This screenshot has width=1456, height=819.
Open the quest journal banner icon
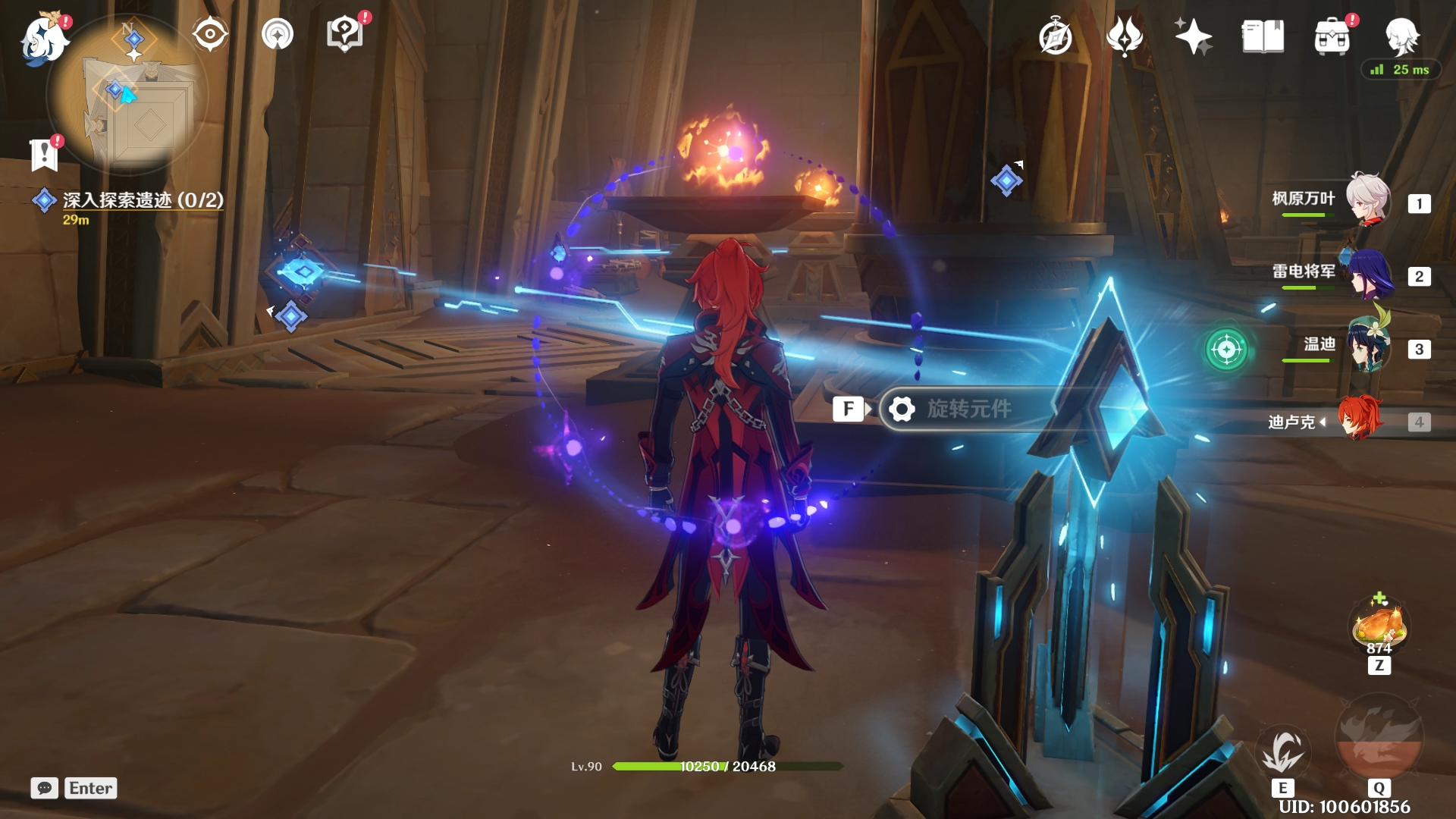point(45,155)
